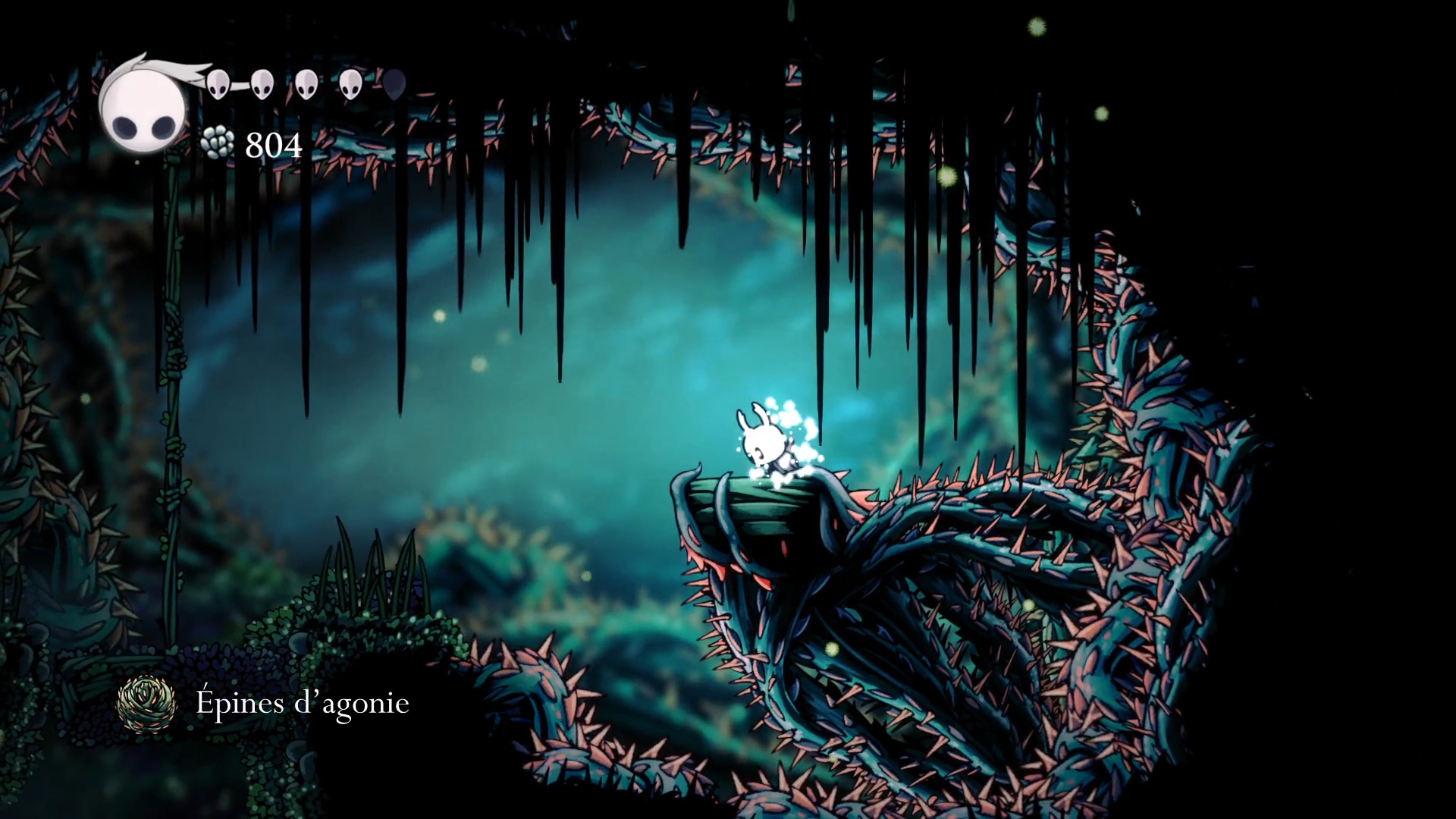Click the Épines d'agonie charm icon
Viewport: 1456px width, 819px height.
(x=146, y=704)
